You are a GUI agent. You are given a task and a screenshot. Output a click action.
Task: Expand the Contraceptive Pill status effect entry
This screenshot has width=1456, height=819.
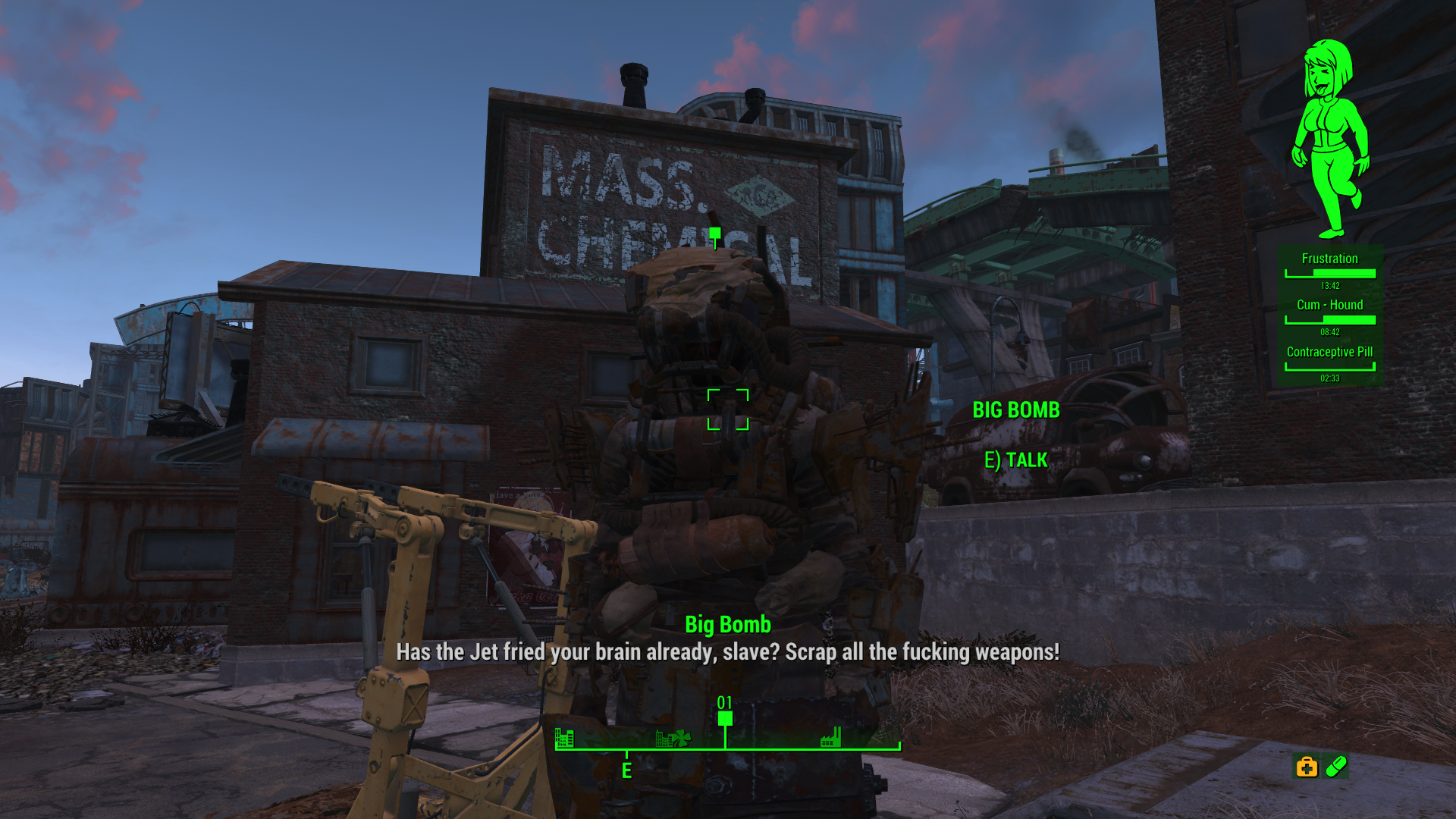coord(1330,352)
